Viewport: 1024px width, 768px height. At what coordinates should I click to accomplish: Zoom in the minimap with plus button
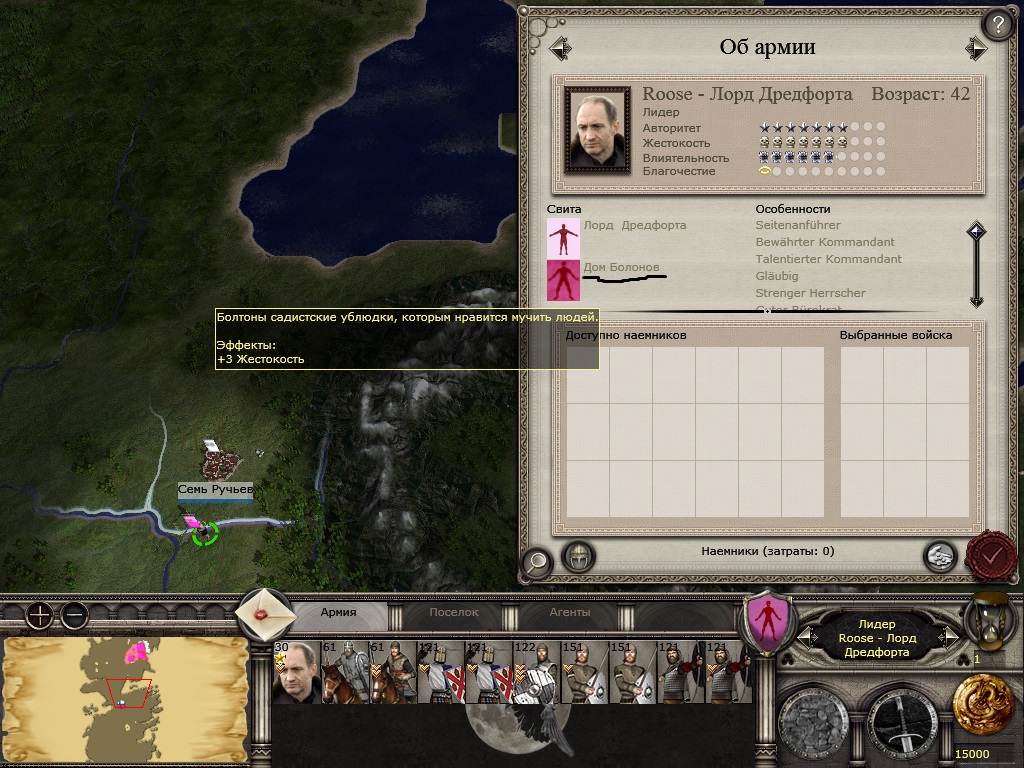pos(39,615)
